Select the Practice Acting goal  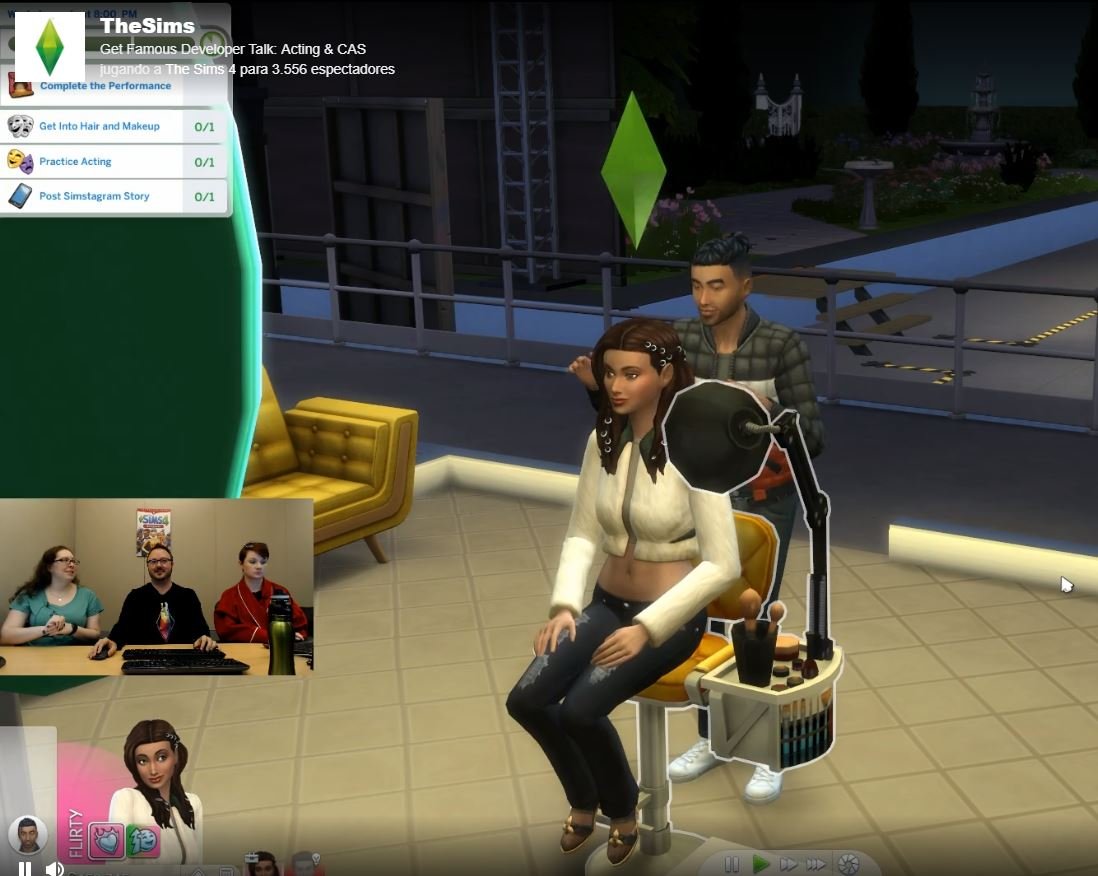pyautogui.click(x=75, y=162)
